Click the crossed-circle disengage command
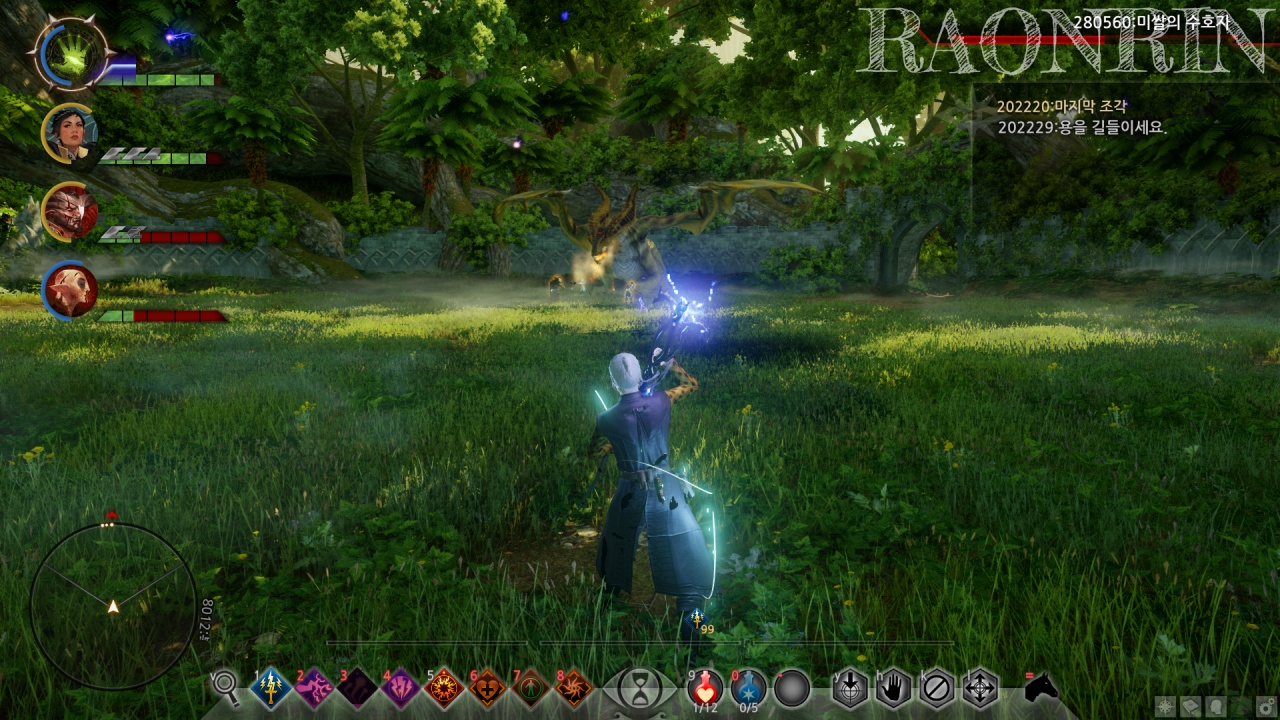 point(937,688)
